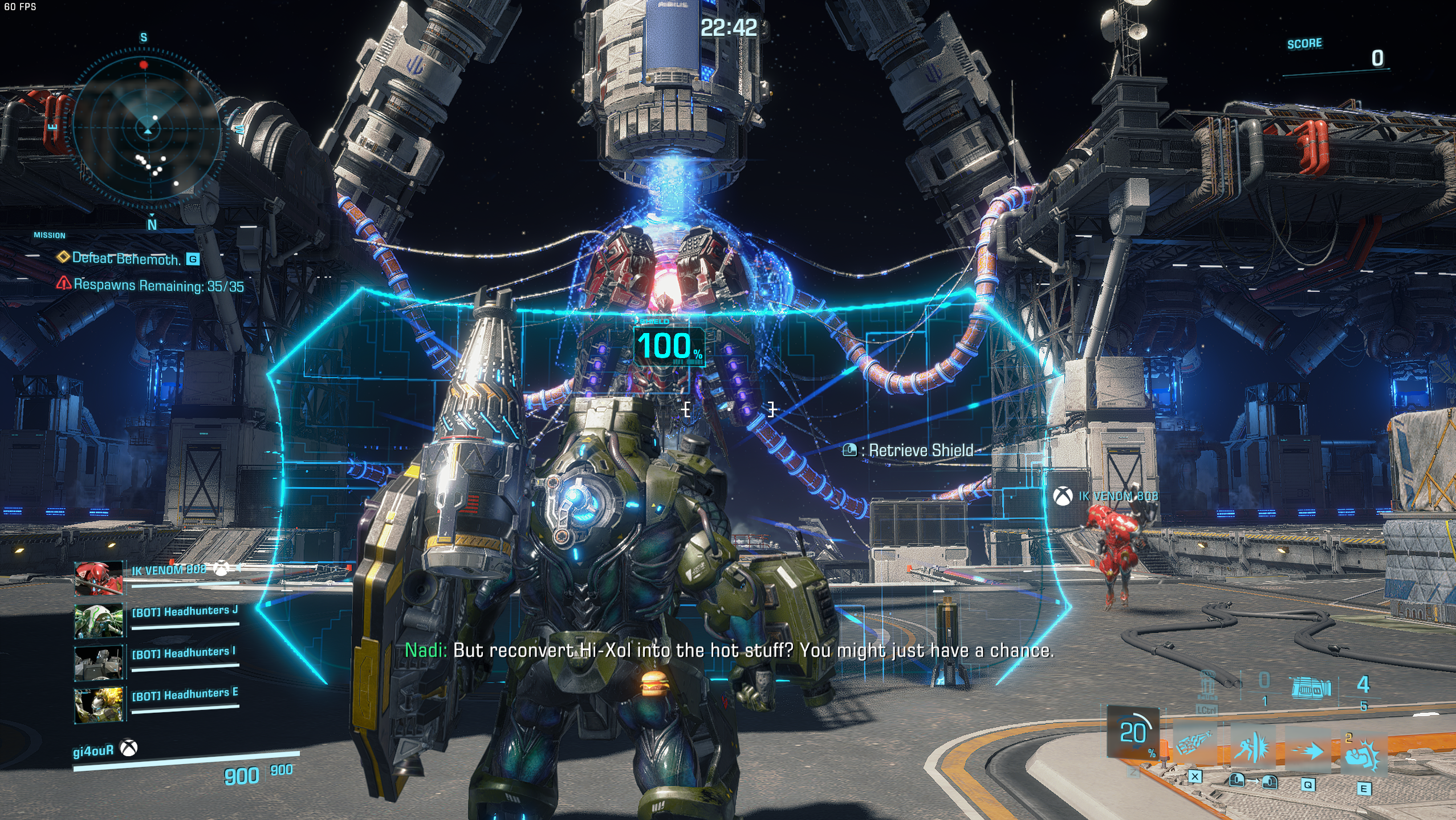The width and height of the screenshot is (1456, 820).
Task: Select the Headhunters E bot portrait
Action: coord(99,705)
